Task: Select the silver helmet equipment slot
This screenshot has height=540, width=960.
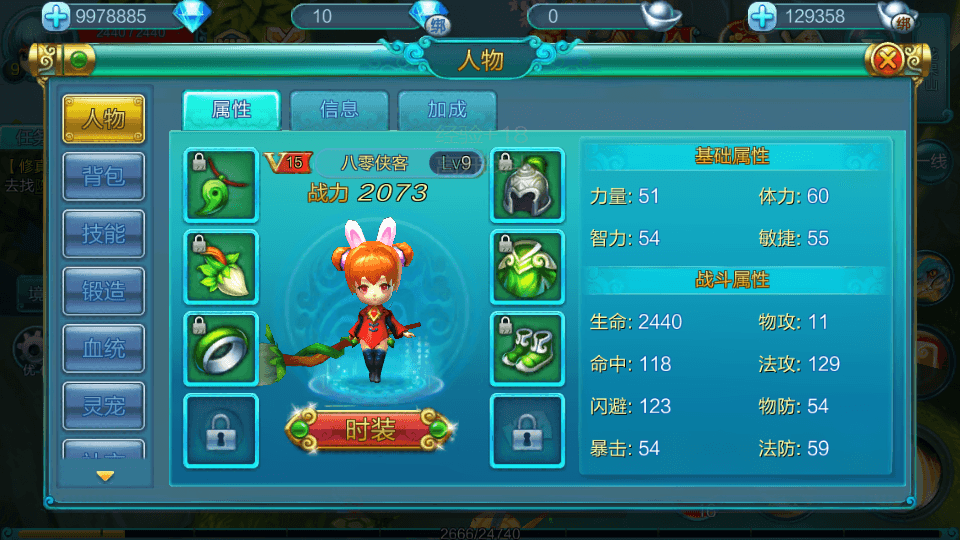Action: 527,186
